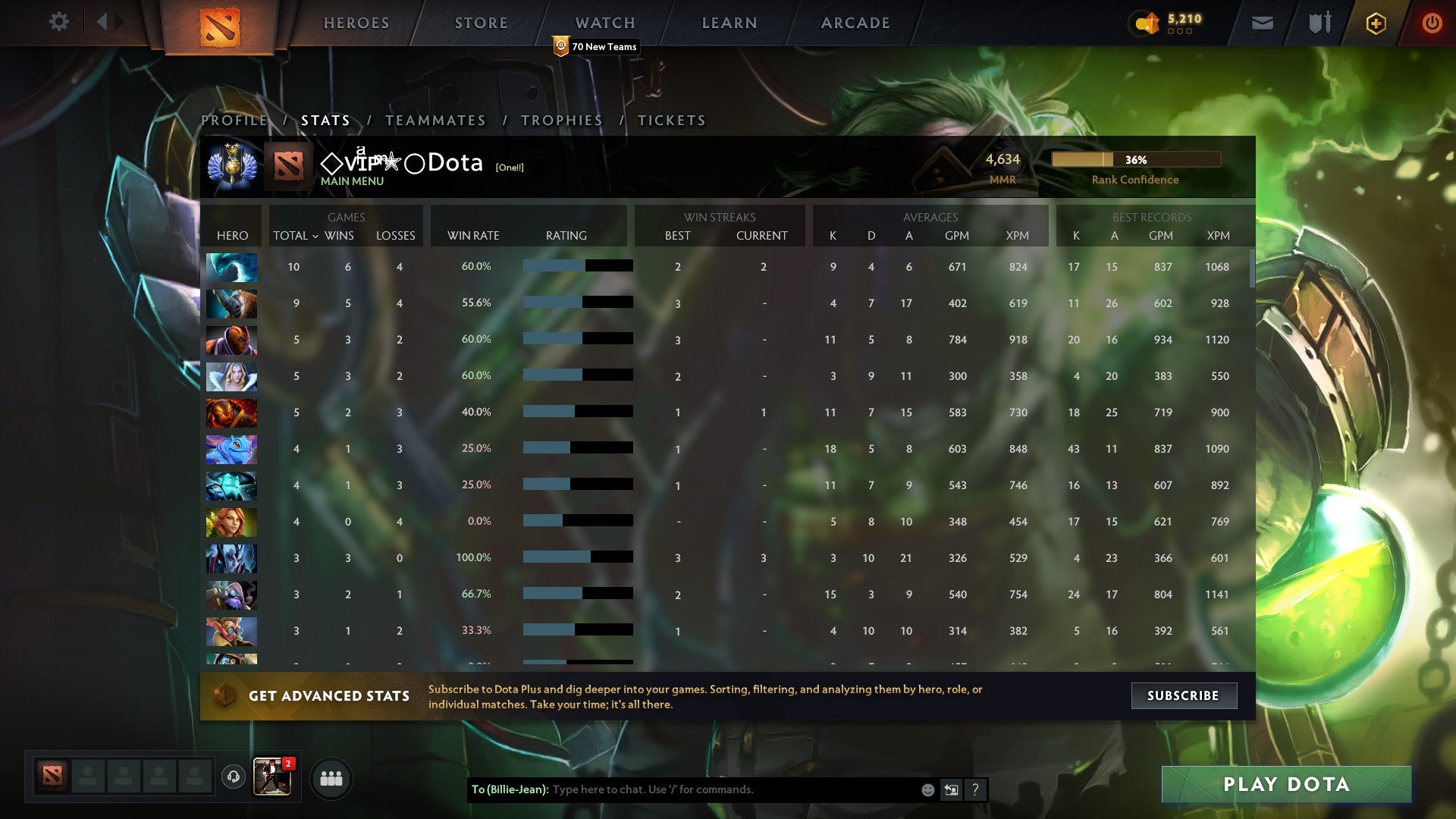Click the rank medal next to the profile name
Screen dimensions: 1456x819
pos(232,162)
